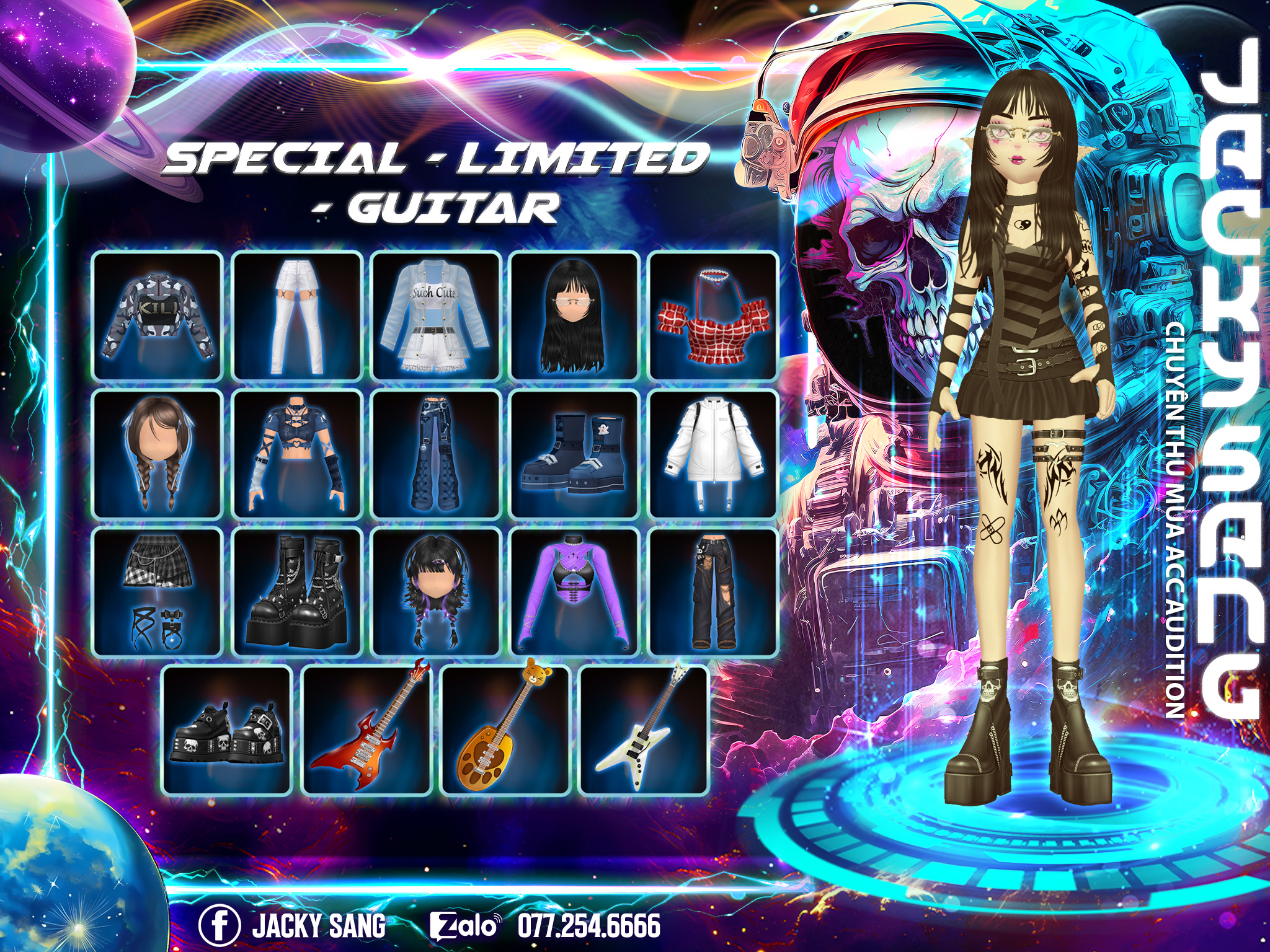Choose the navy ghost platform boots

coord(575,454)
